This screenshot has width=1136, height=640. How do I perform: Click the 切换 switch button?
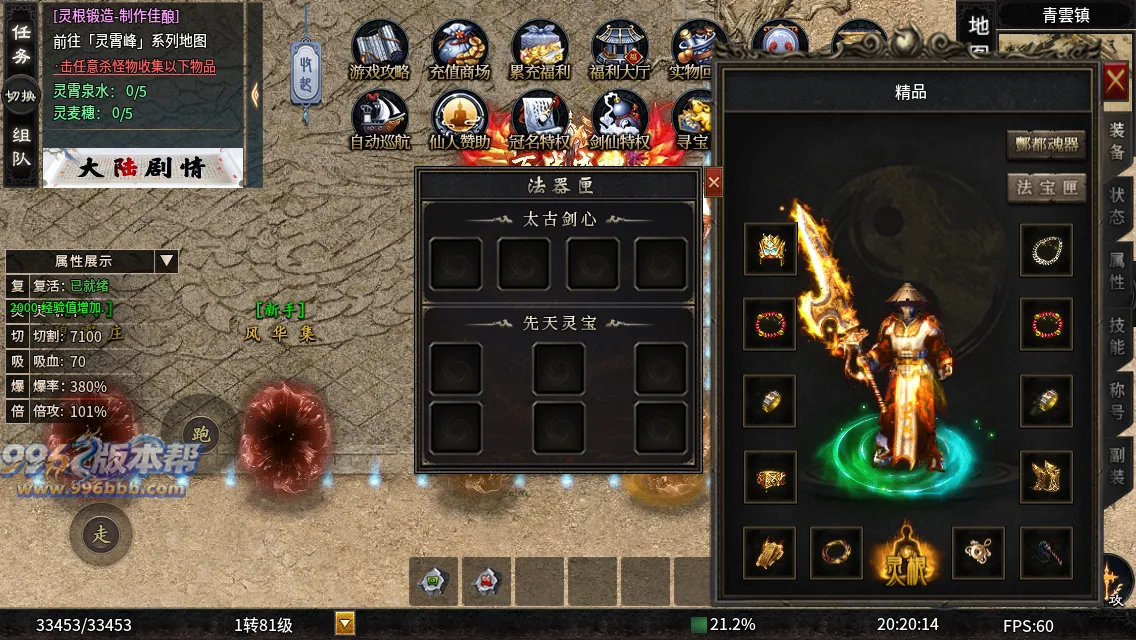click(x=21, y=96)
